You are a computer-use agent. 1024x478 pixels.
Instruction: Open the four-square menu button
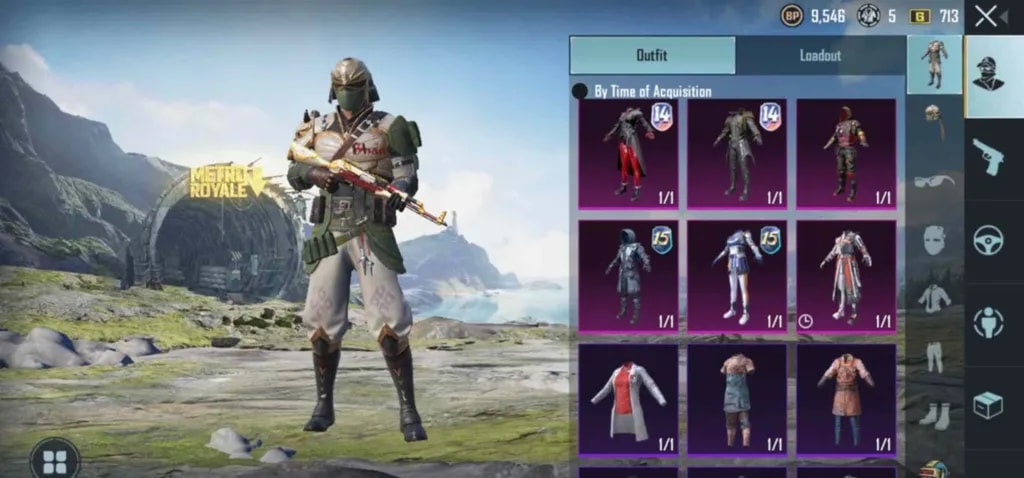(x=55, y=460)
